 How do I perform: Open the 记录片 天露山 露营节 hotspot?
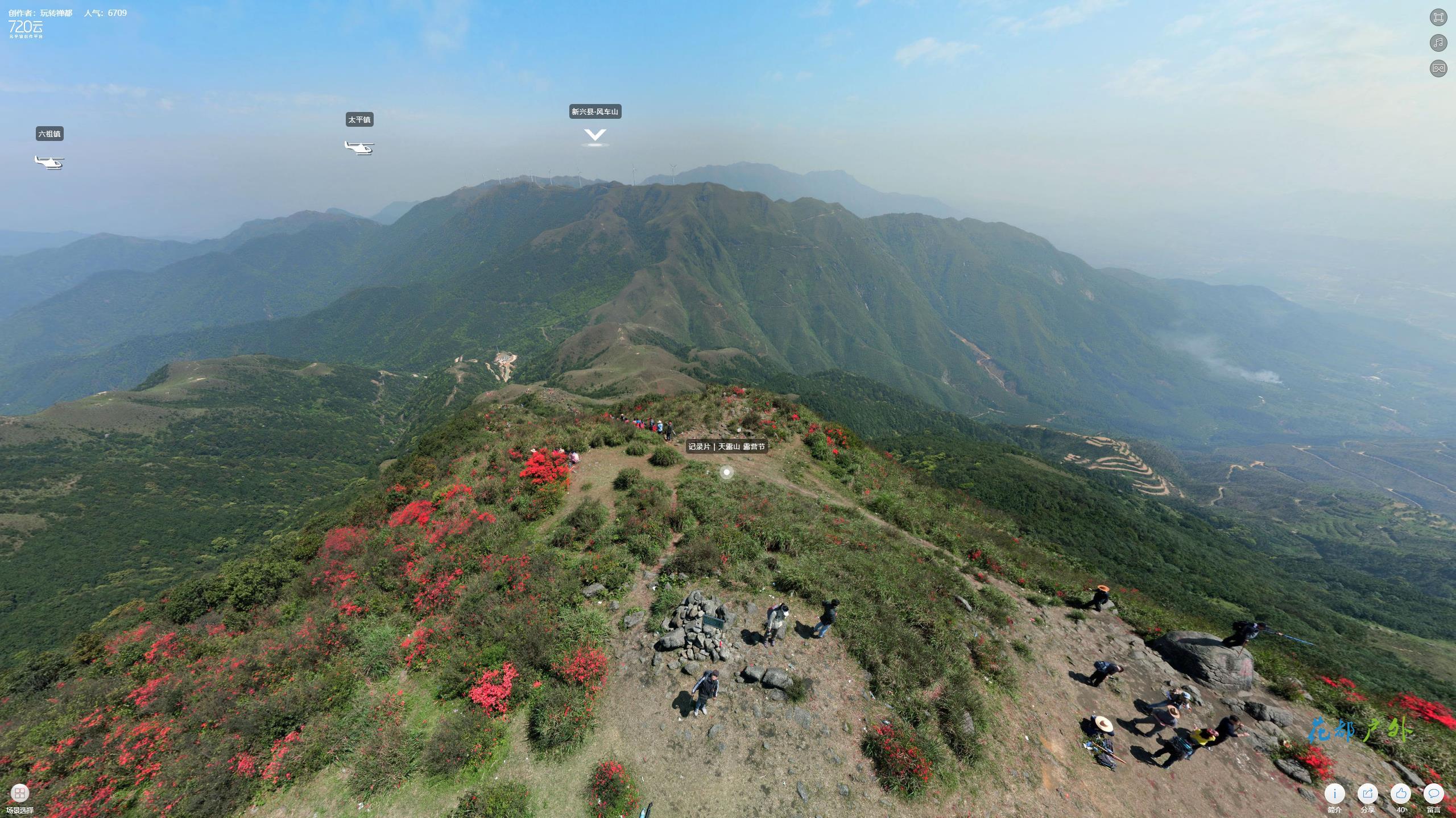[726, 472]
